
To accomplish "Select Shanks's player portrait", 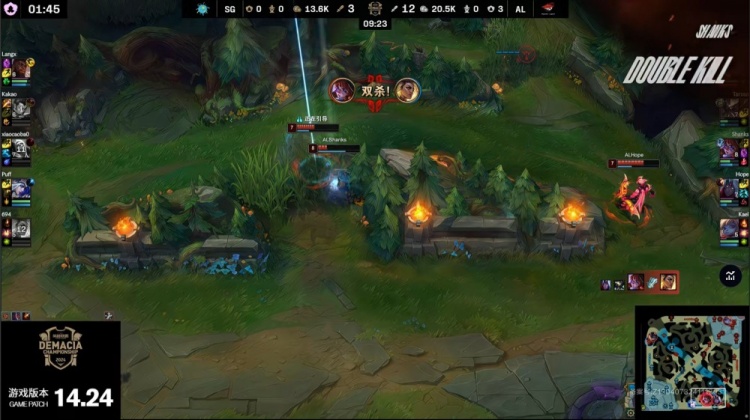I will pos(733,148).
